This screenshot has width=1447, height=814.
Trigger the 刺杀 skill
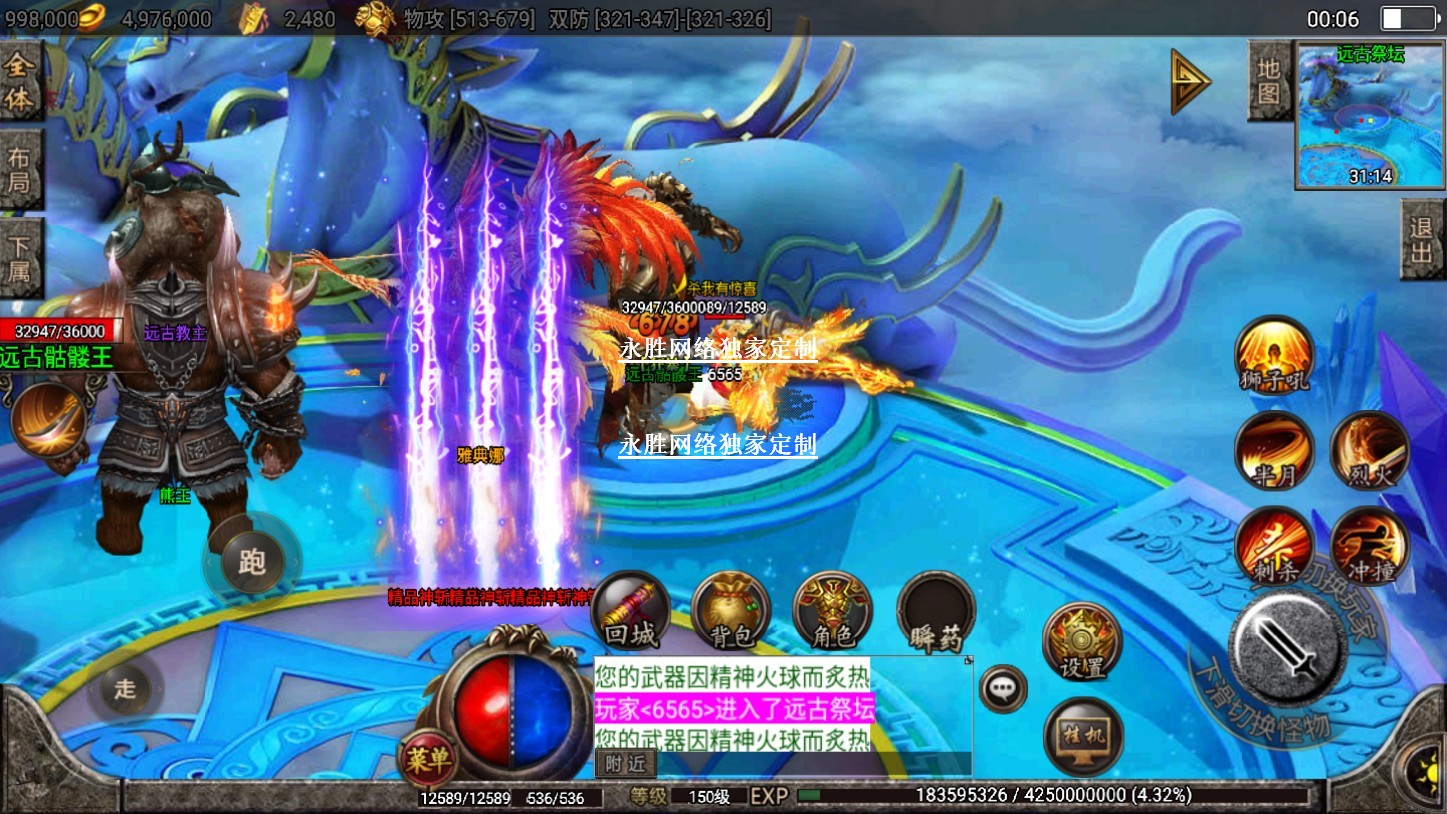tap(1273, 546)
